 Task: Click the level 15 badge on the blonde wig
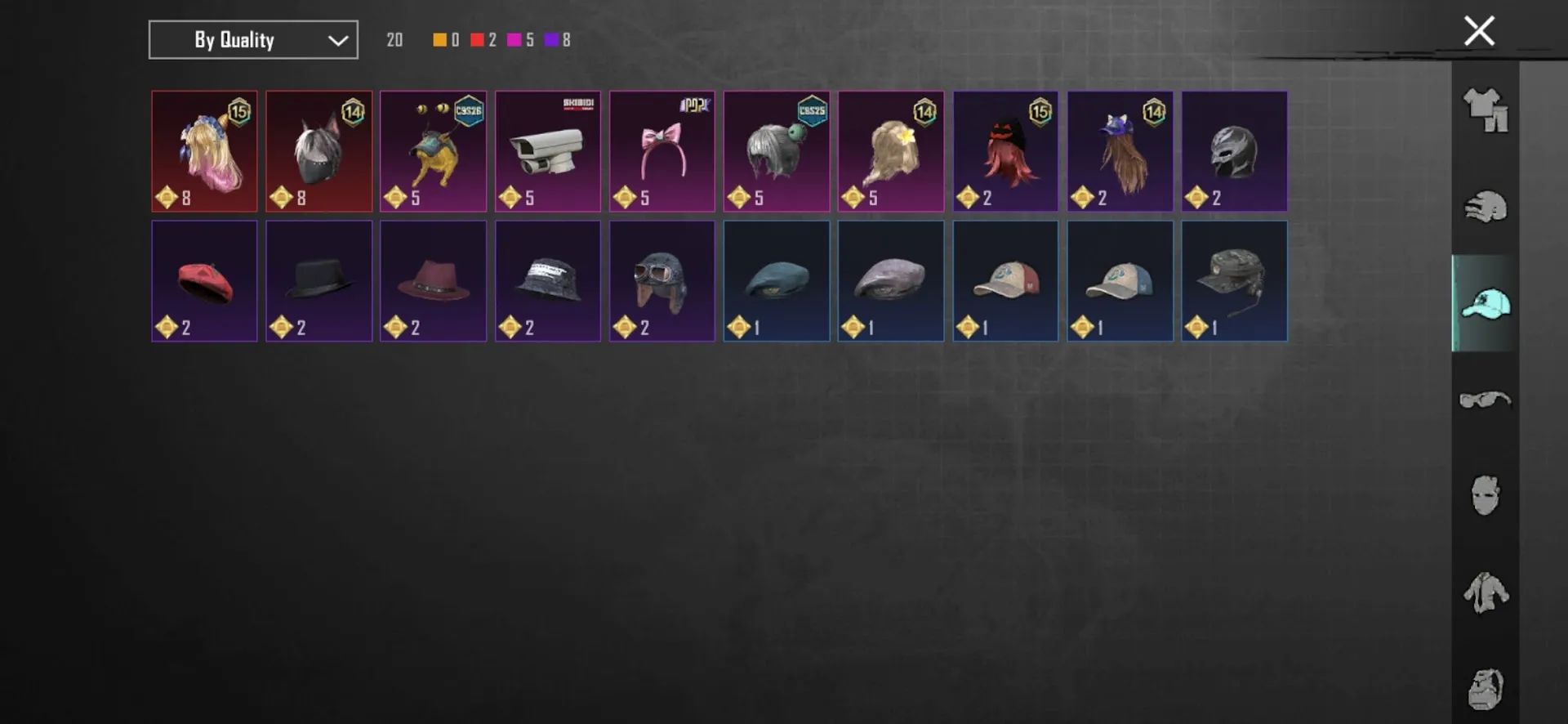pyautogui.click(x=238, y=113)
